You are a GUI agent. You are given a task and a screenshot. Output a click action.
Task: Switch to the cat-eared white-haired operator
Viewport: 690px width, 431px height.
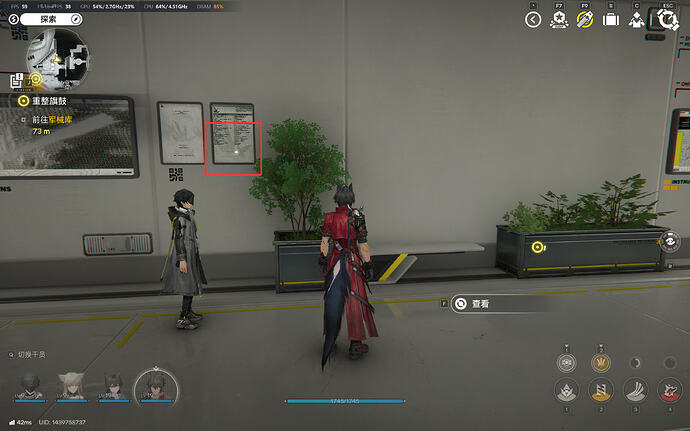coord(71,385)
